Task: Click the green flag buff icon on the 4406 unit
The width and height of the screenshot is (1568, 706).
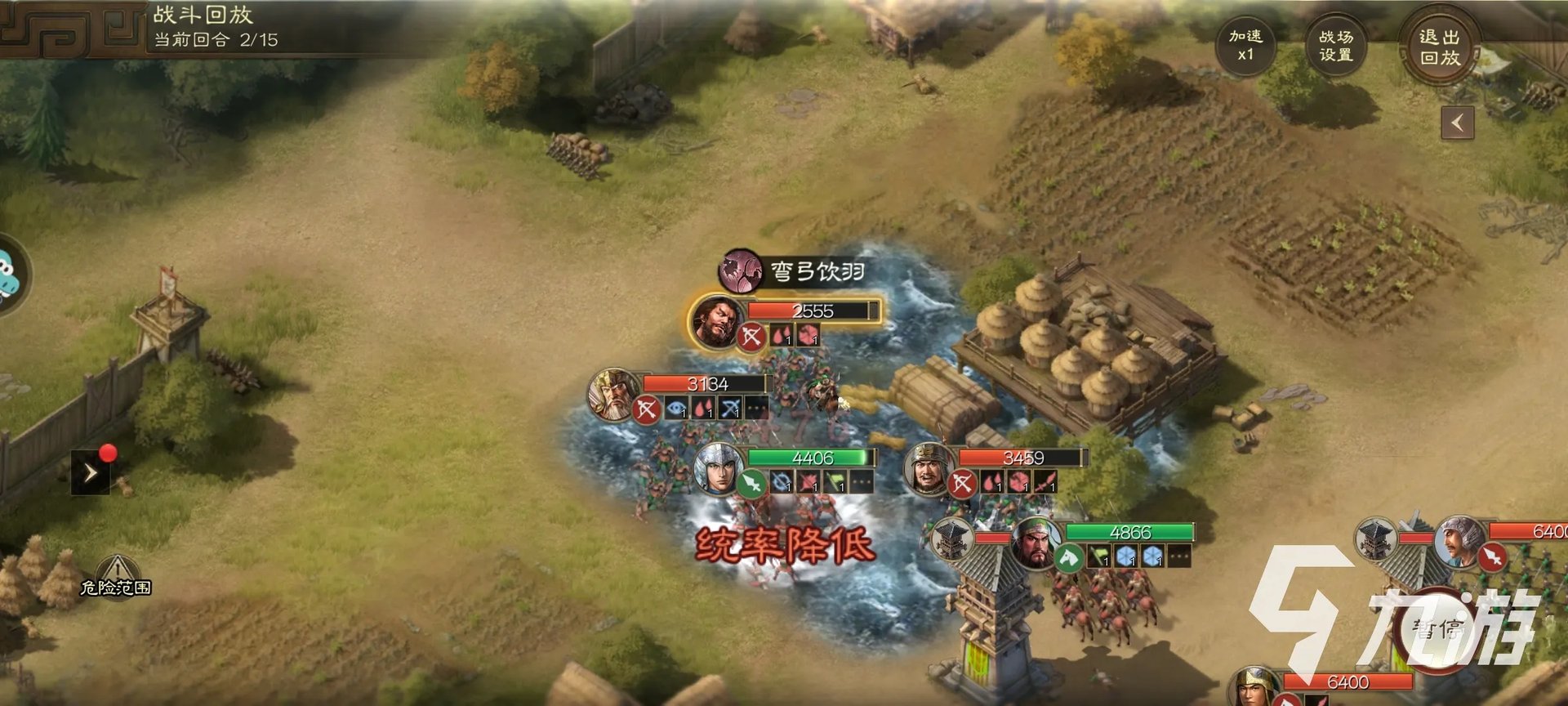Action: click(833, 483)
